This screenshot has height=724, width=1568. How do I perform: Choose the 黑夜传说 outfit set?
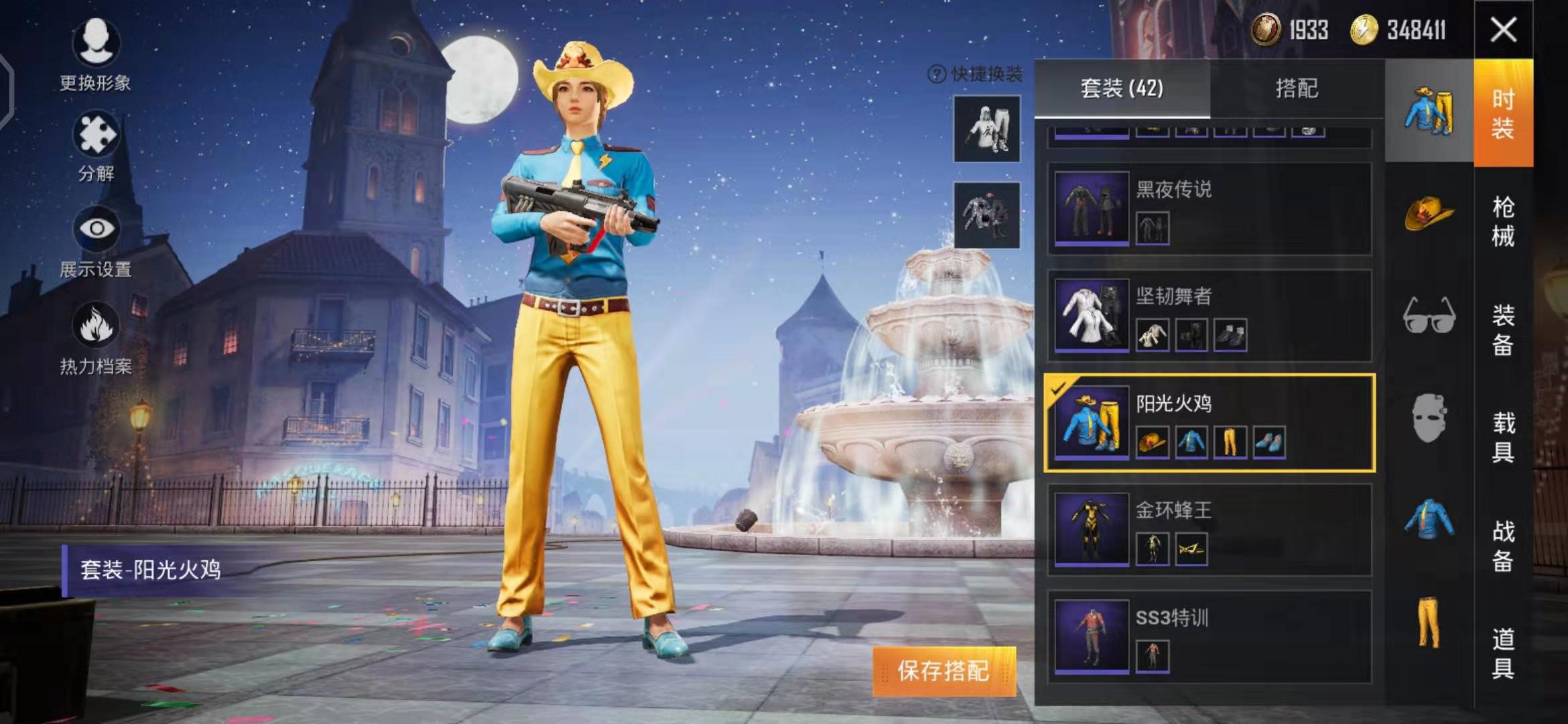click(1210, 208)
